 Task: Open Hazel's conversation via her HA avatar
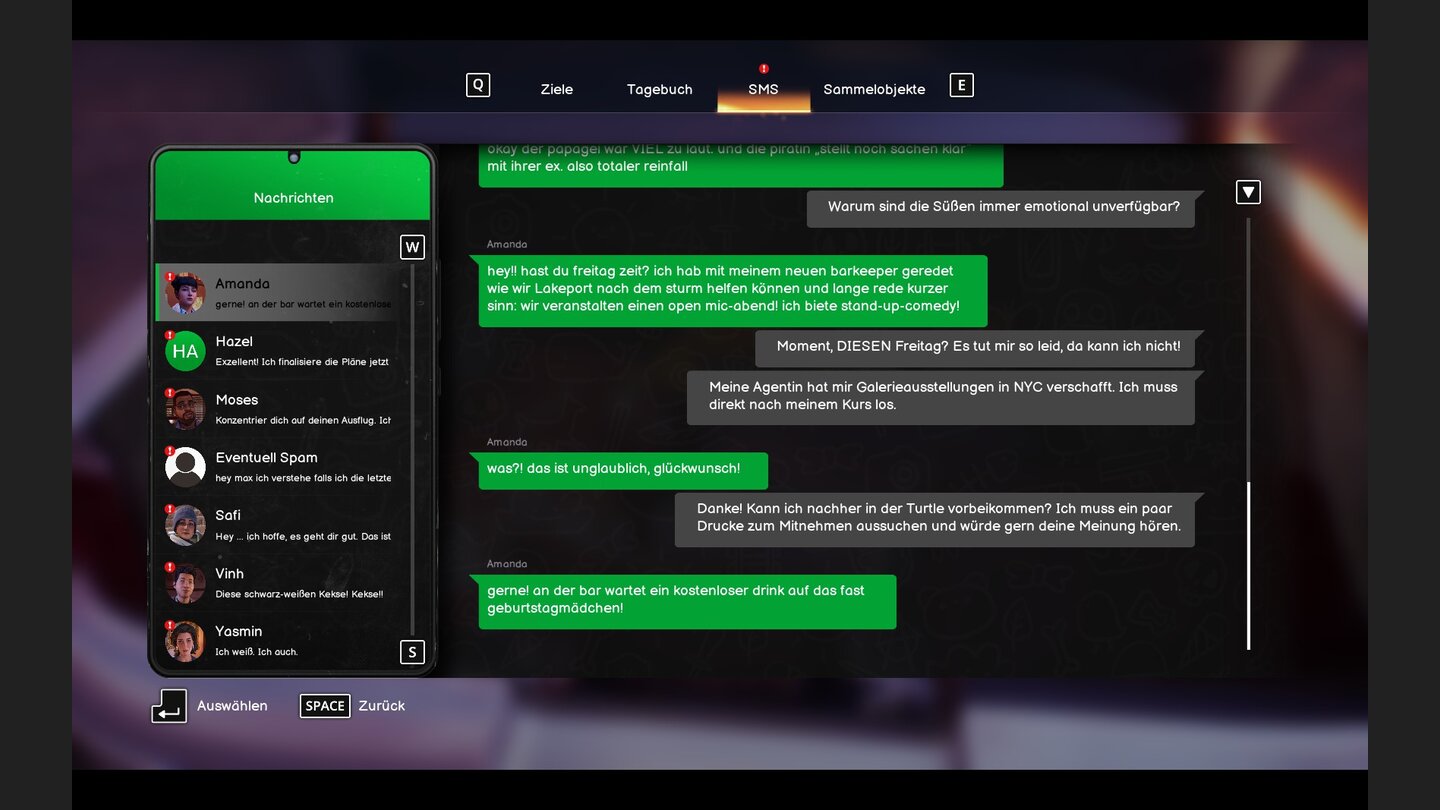click(185, 350)
